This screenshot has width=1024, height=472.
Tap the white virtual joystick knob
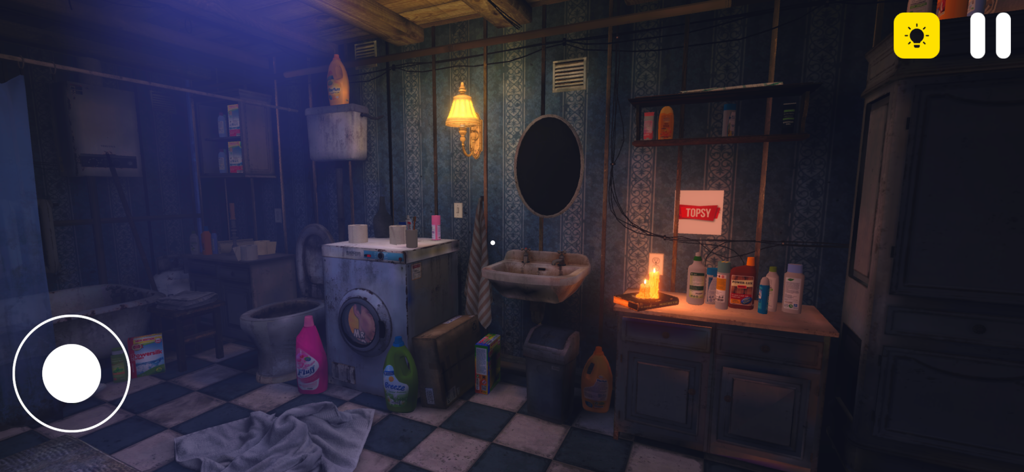(71, 373)
